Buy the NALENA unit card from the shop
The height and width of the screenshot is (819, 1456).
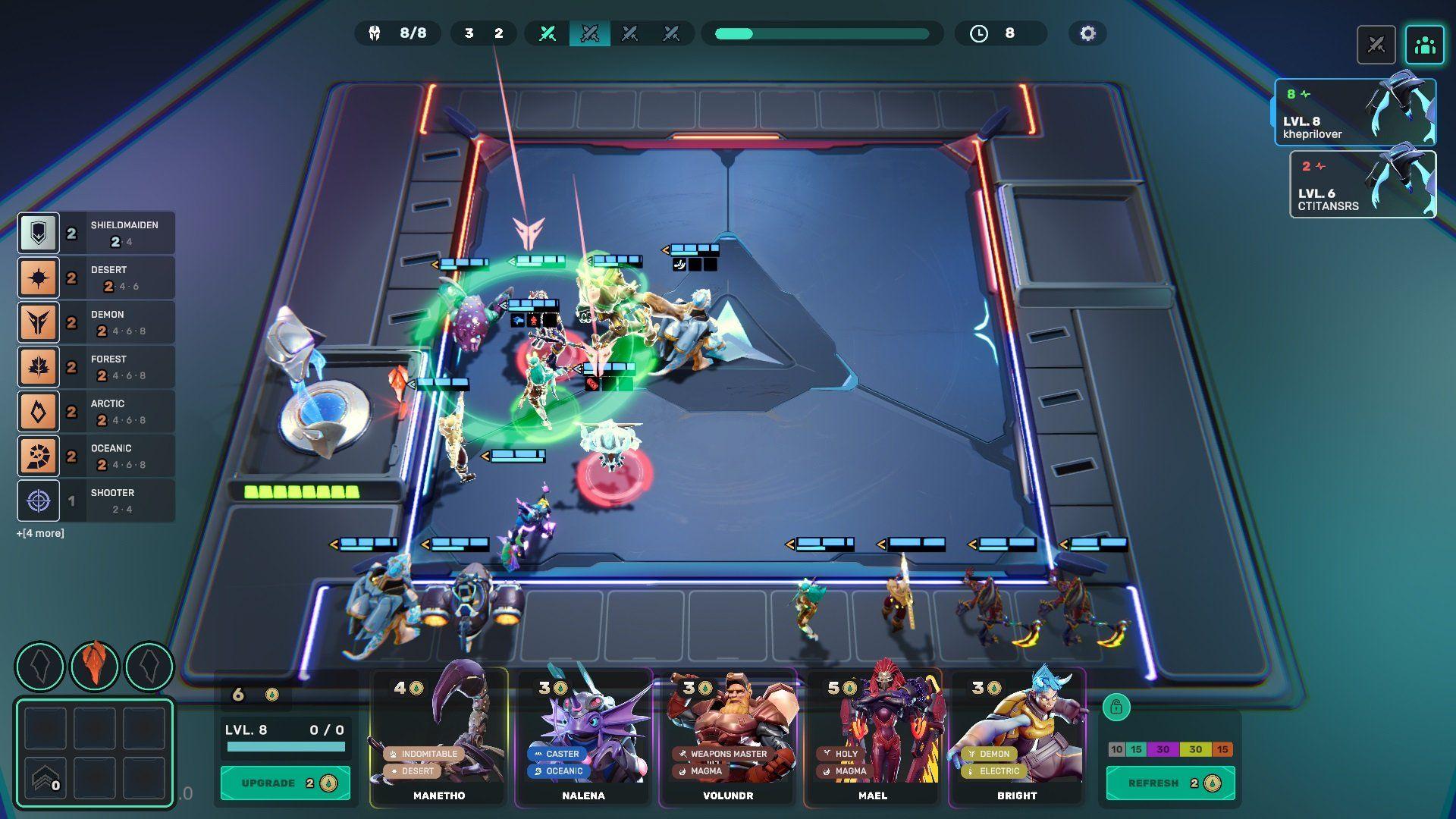[x=584, y=736]
